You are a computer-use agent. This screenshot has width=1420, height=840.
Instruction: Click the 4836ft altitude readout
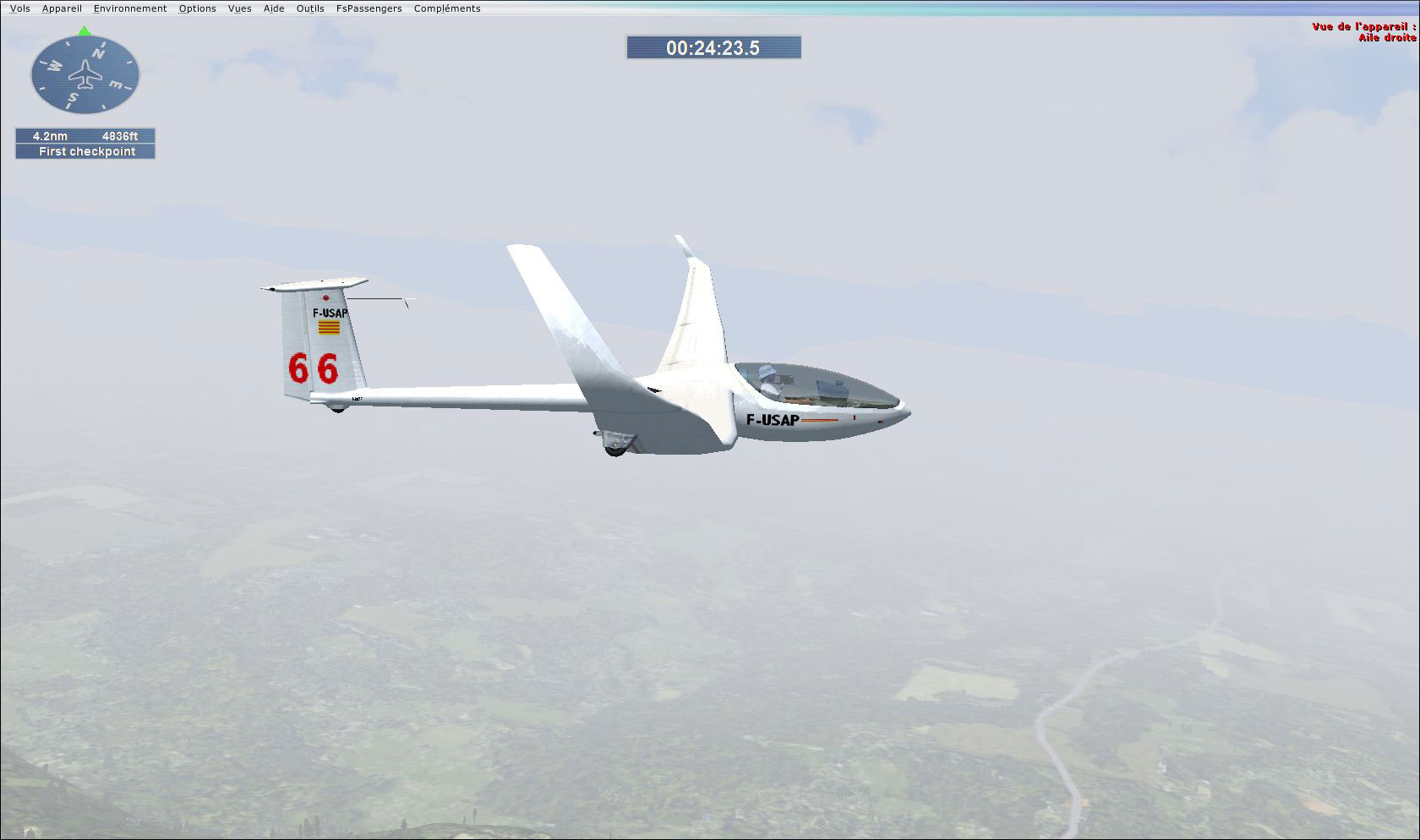tap(118, 135)
